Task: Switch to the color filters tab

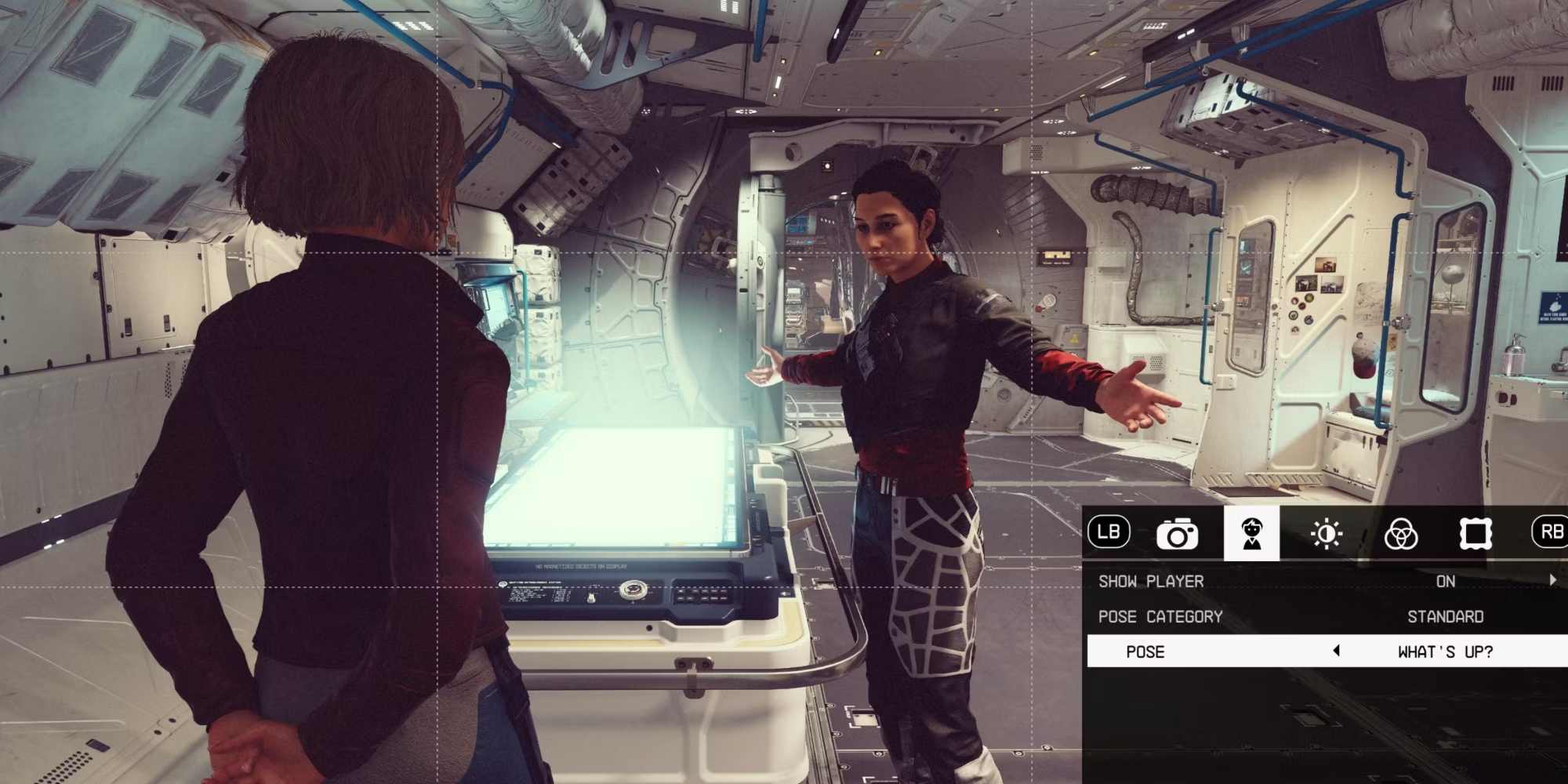Action: pos(1400,535)
